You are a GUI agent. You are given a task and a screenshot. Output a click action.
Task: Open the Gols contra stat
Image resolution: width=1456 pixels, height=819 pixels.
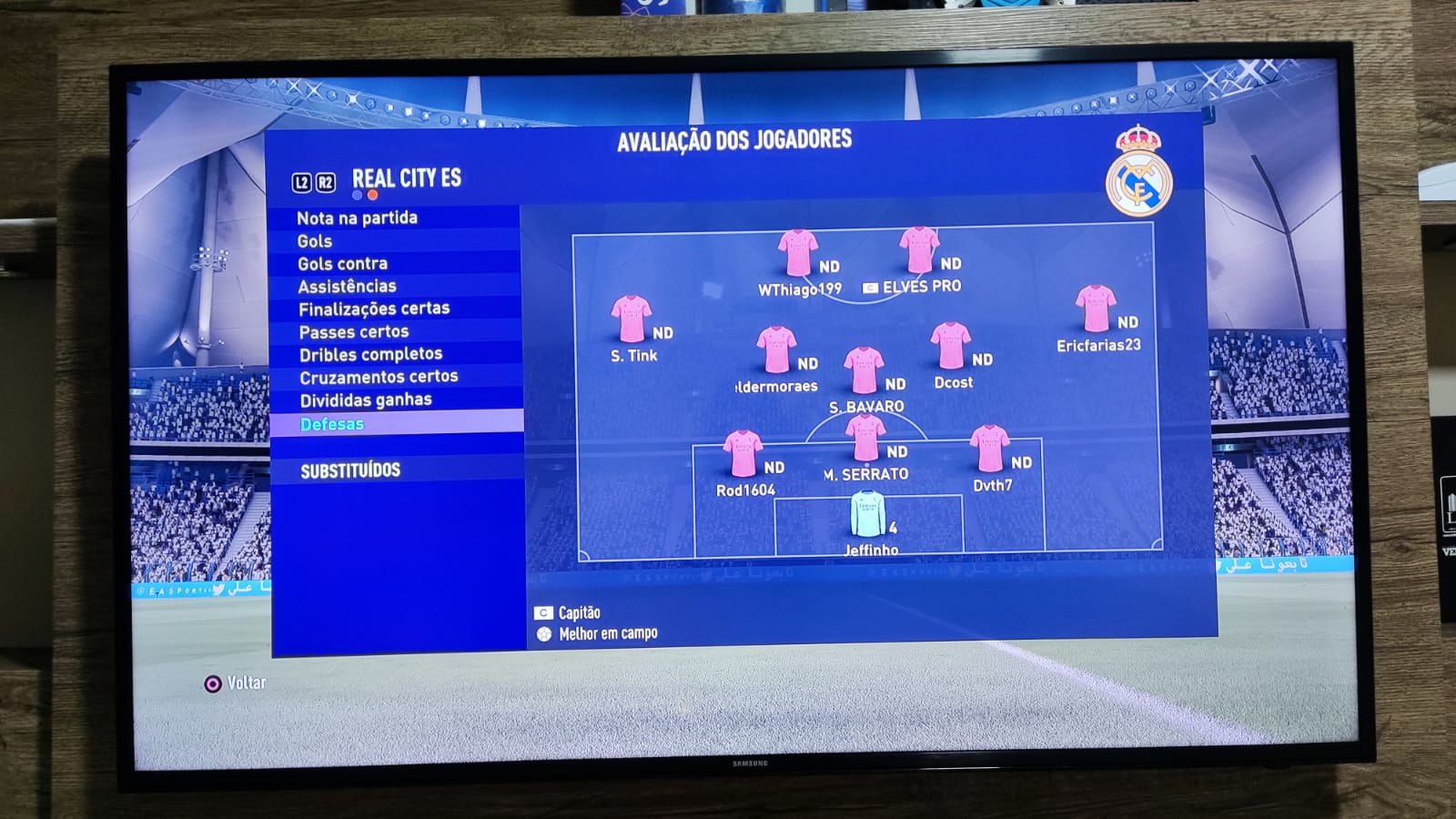tap(342, 264)
